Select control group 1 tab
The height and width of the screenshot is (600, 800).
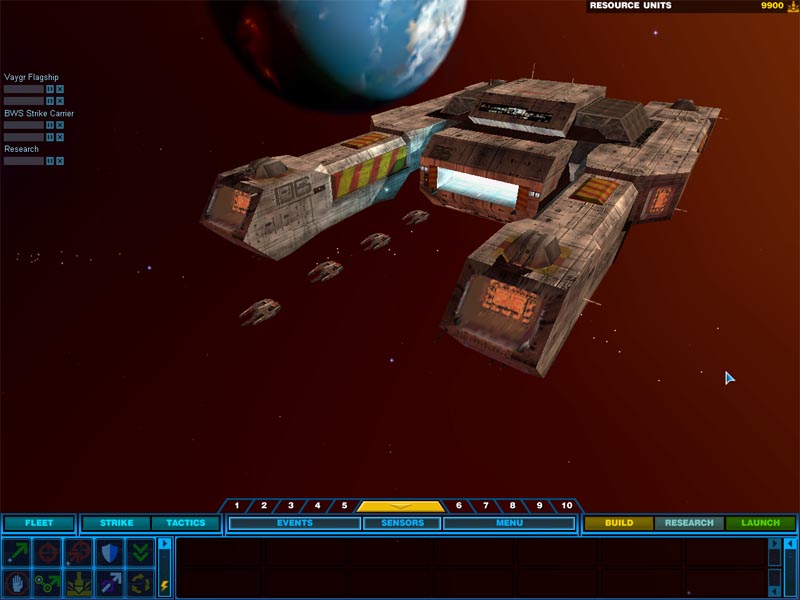click(237, 506)
